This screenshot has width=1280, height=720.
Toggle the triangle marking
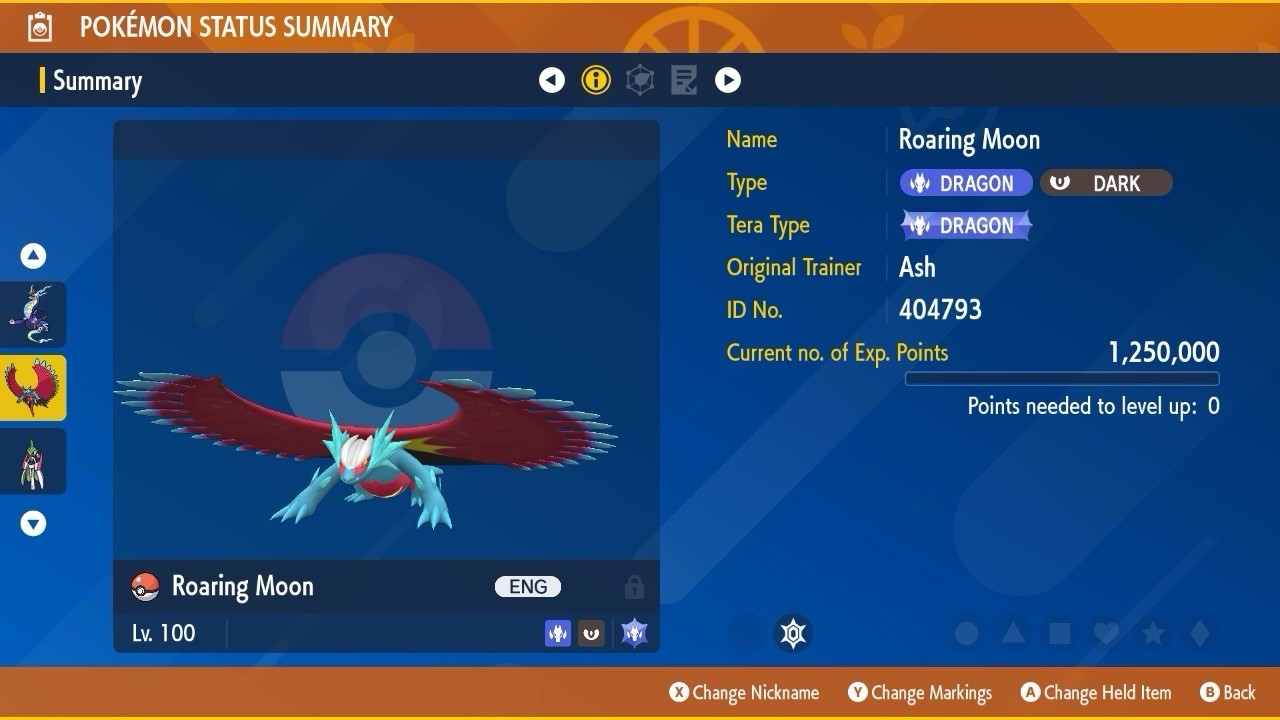point(1013,633)
